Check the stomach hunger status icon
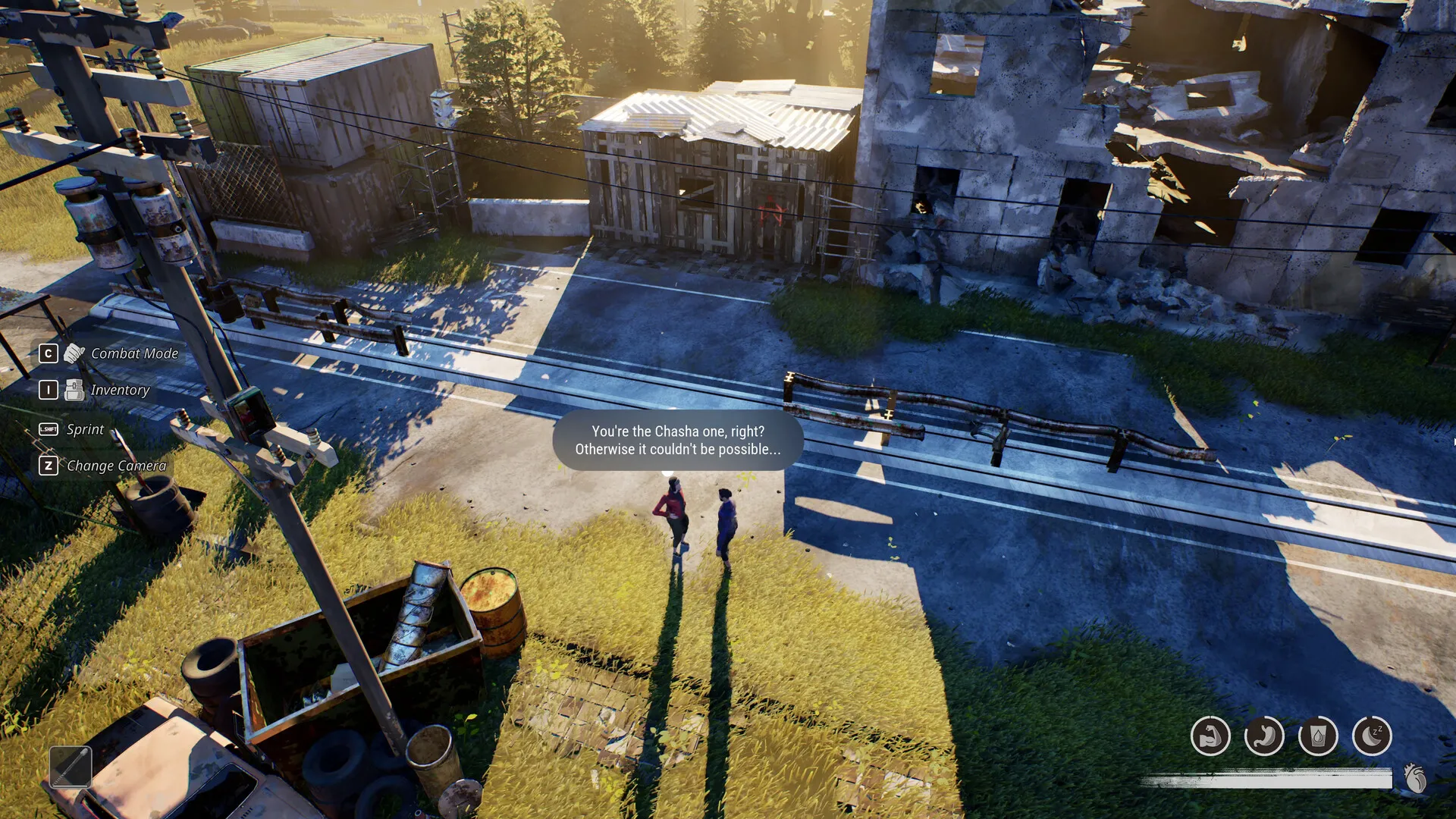1456x819 pixels. coord(1264,736)
